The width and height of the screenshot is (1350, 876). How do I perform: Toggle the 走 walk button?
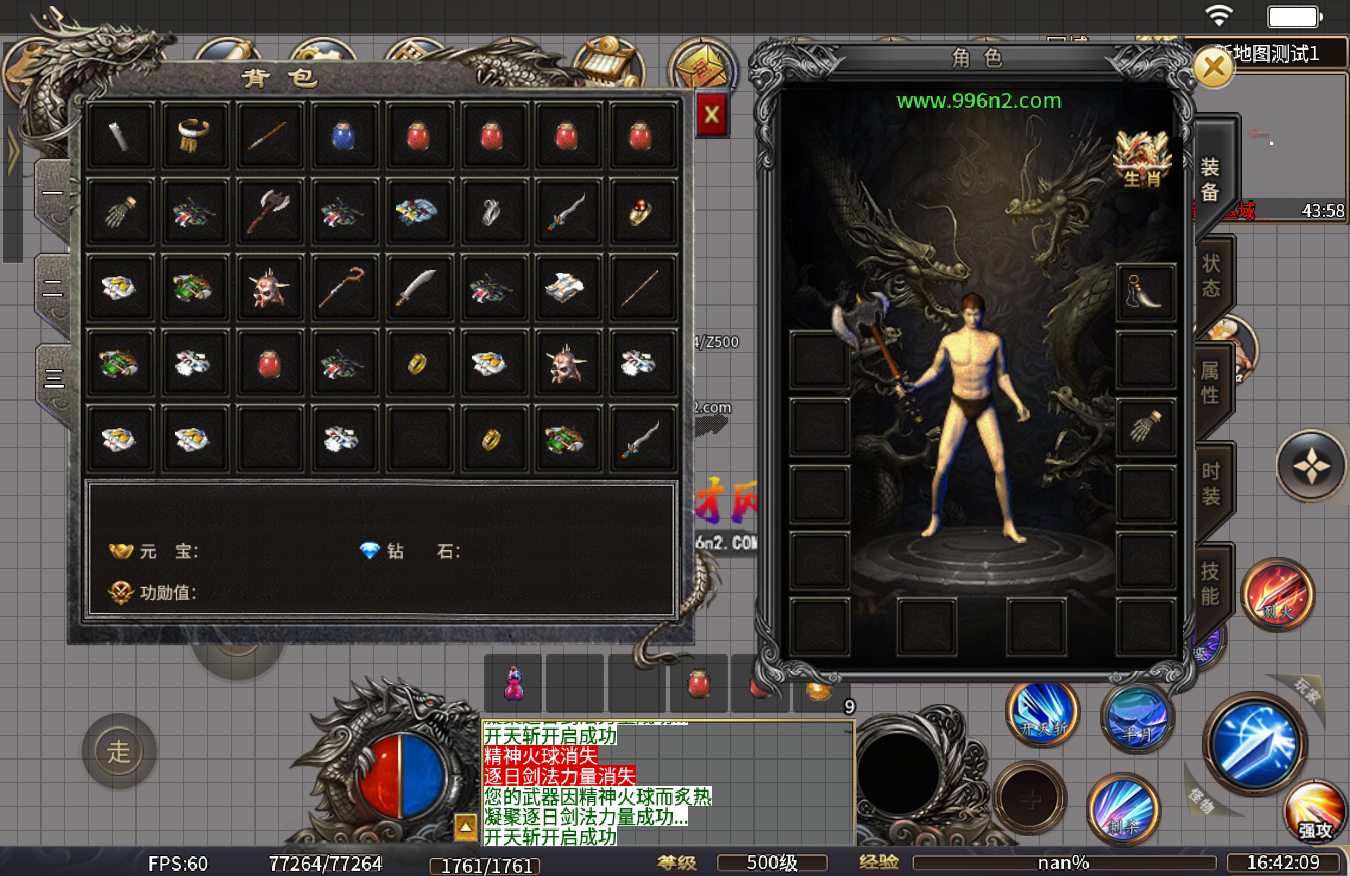pyautogui.click(x=119, y=751)
